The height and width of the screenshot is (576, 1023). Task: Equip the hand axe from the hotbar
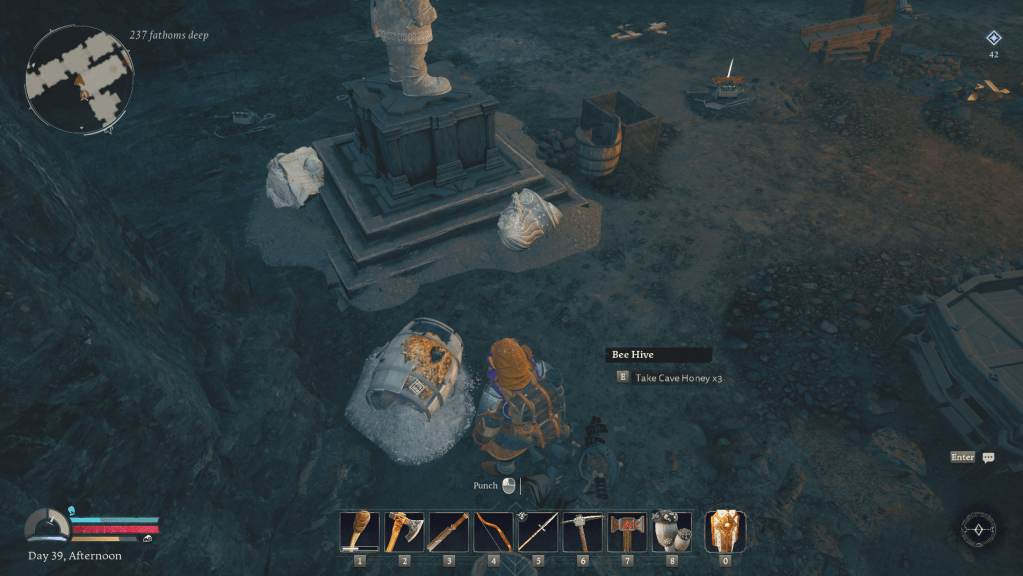pyautogui.click(x=404, y=531)
